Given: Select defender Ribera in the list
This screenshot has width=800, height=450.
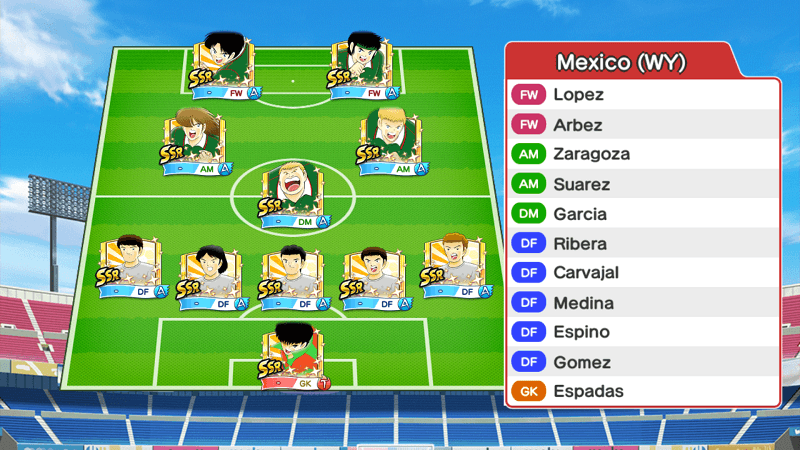Looking at the screenshot, I should pyautogui.click(x=642, y=243).
